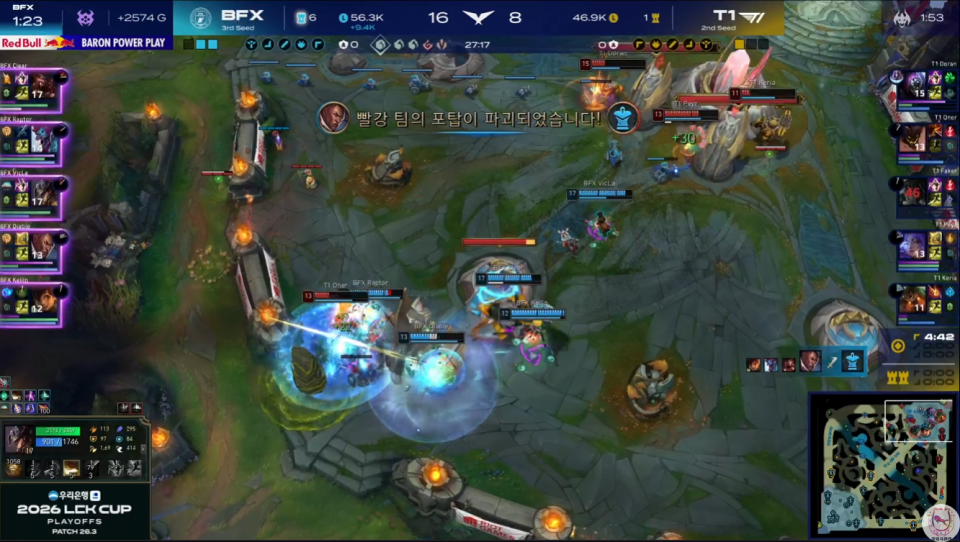Click the minimap
This screenshot has height=542, width=960.
tap(882, 464)
